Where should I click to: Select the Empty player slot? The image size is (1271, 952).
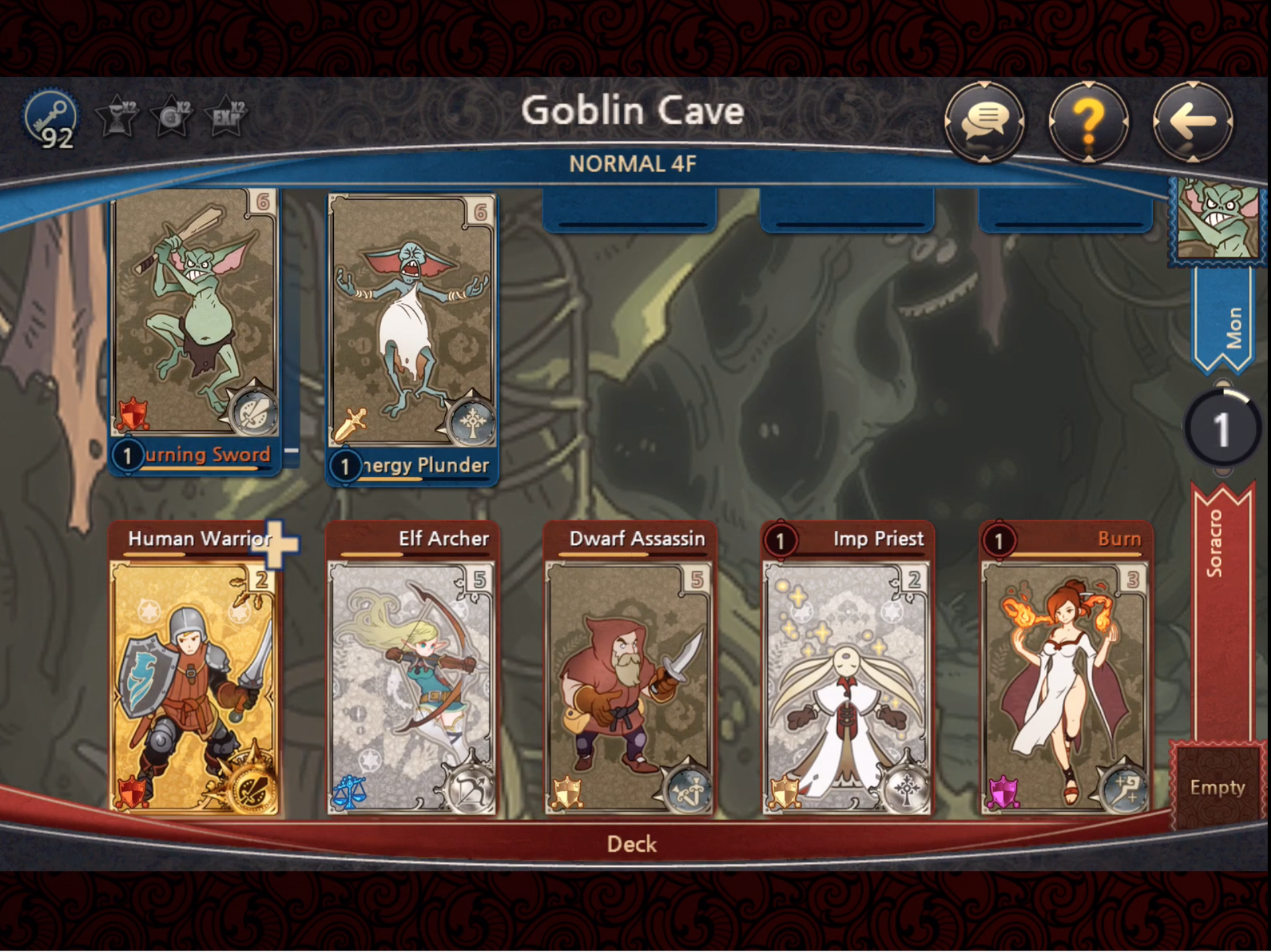coord(1217,786)
